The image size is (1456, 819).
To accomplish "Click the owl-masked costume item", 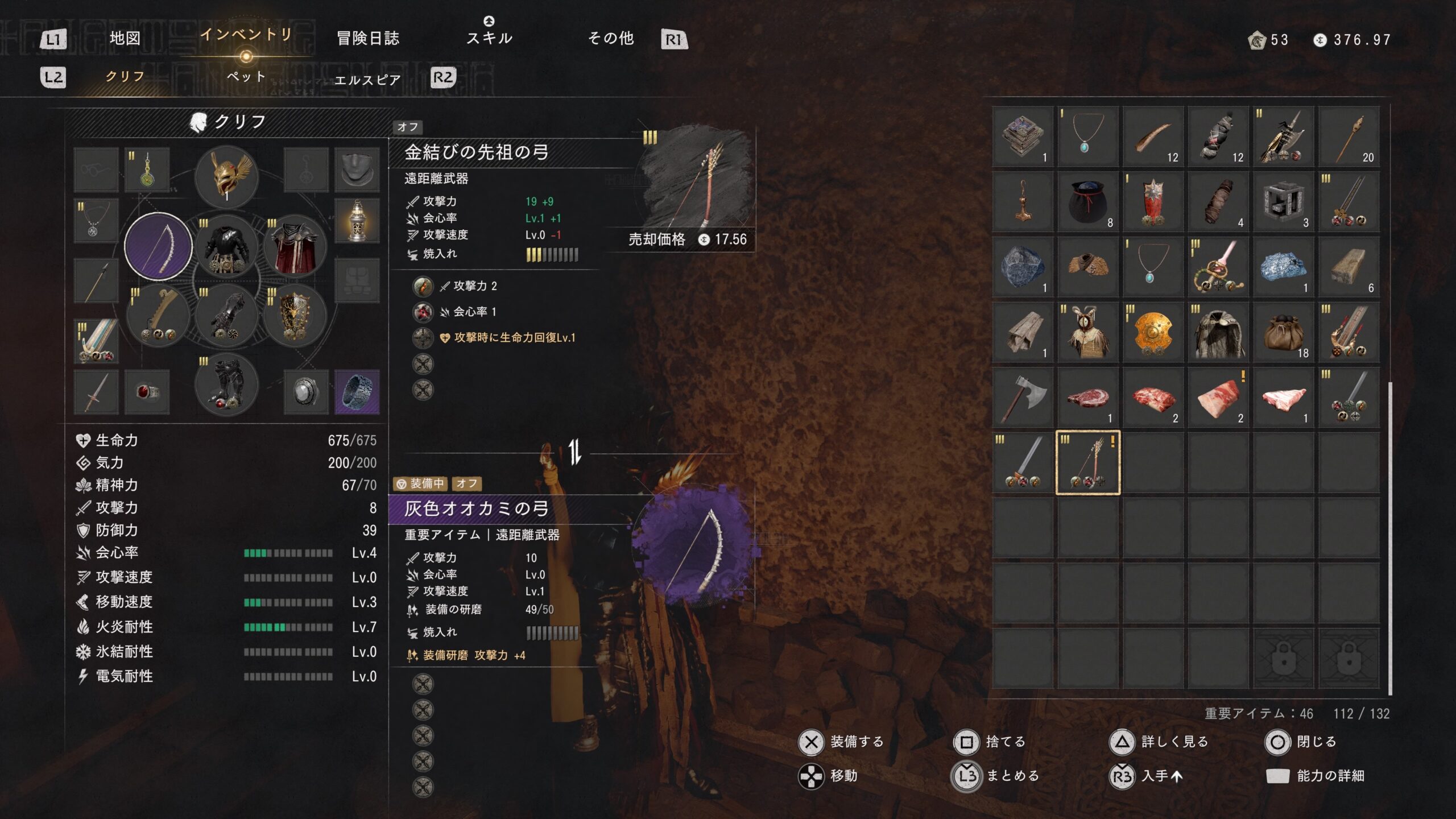I will coord(1087,332).
